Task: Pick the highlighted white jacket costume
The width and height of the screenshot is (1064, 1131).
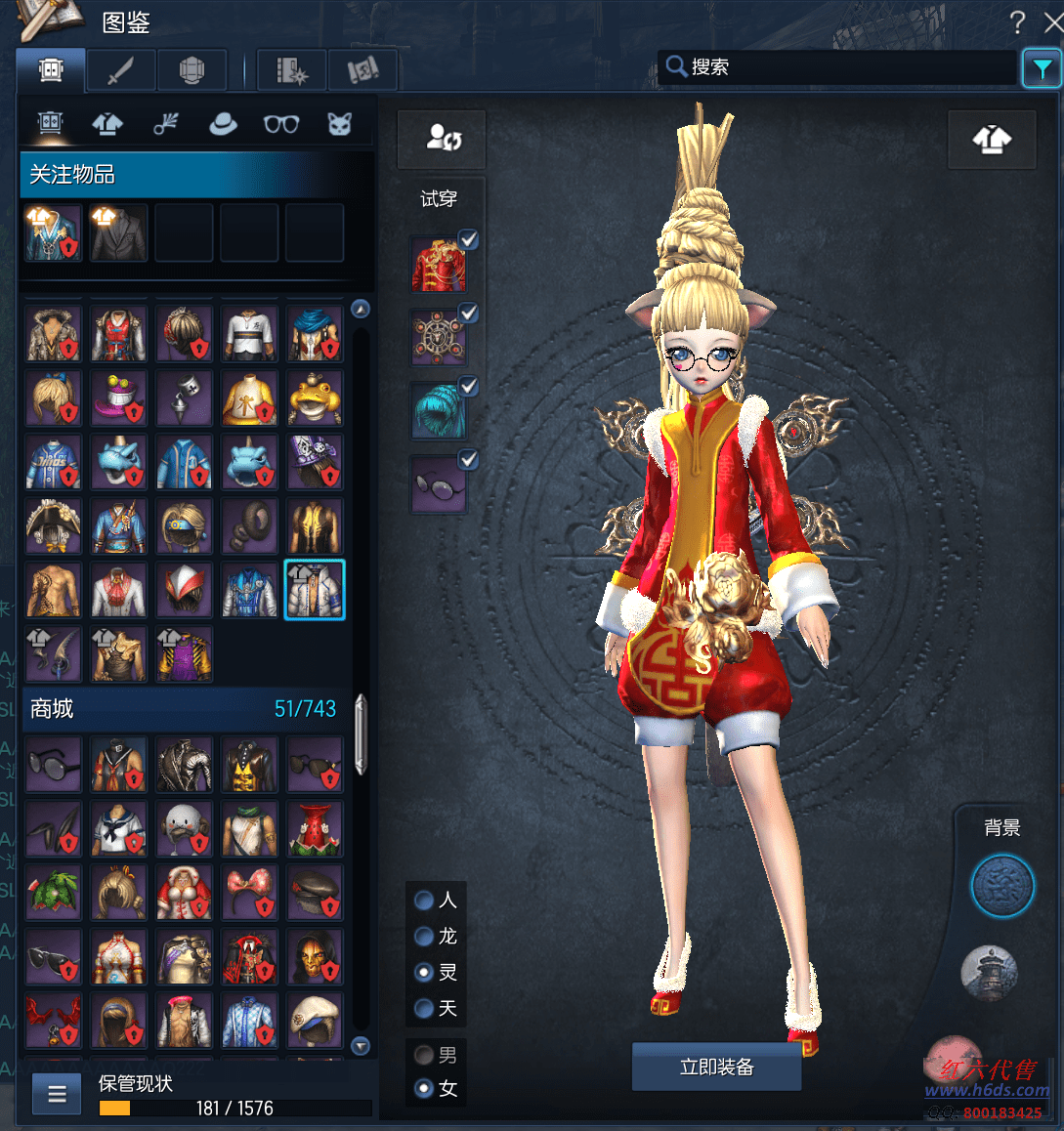Action: [315, 590]
